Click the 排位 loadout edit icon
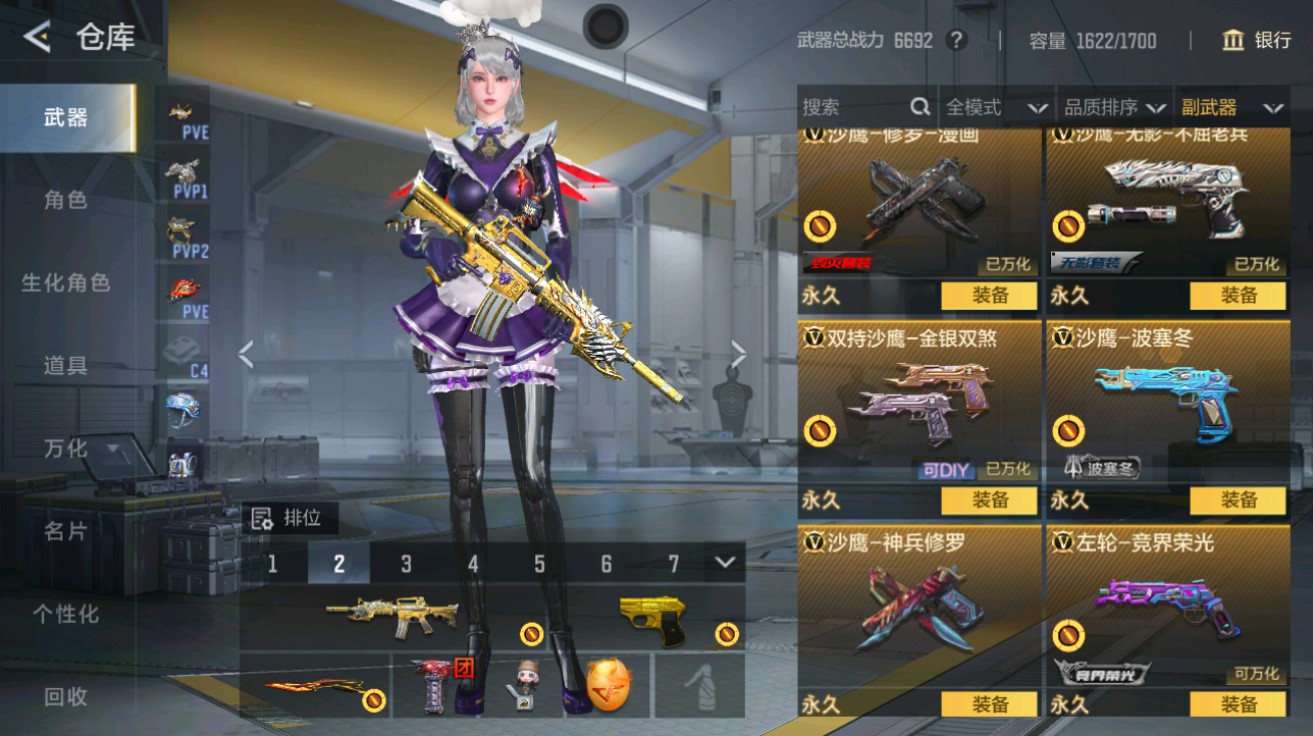 (x=264, y=518)
